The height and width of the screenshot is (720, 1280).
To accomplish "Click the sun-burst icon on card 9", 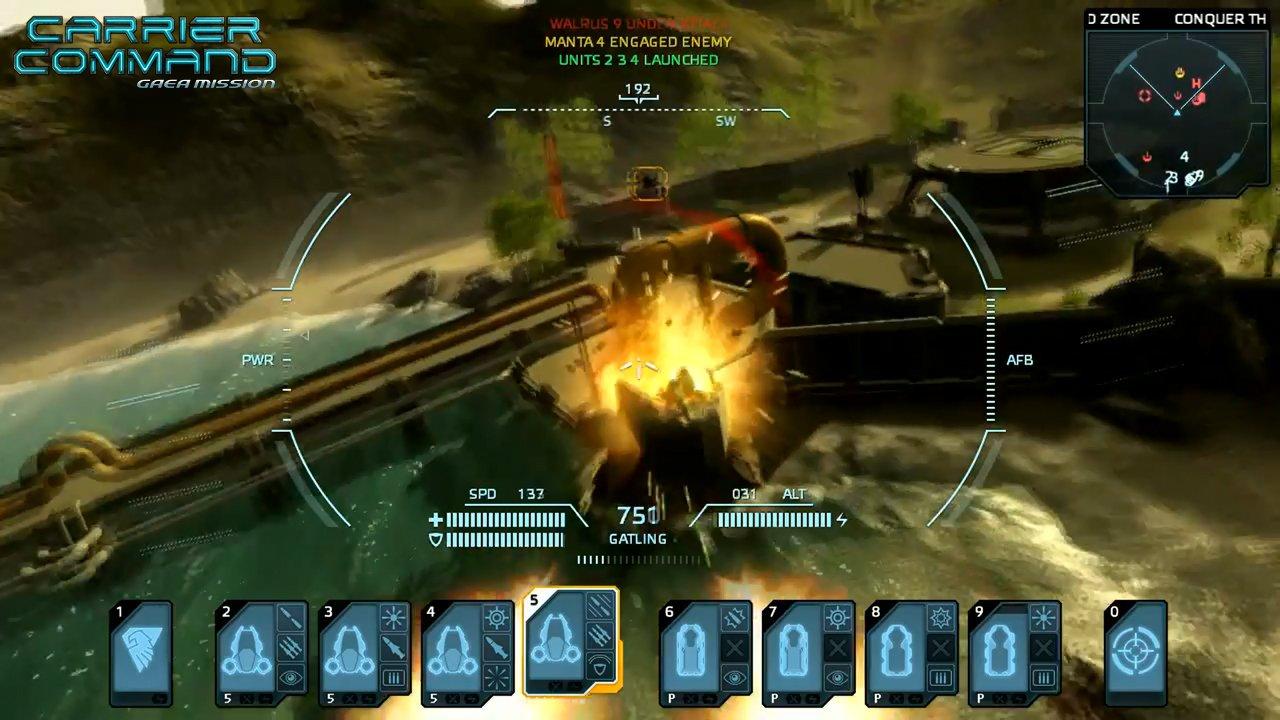I will click(1042, 616).
